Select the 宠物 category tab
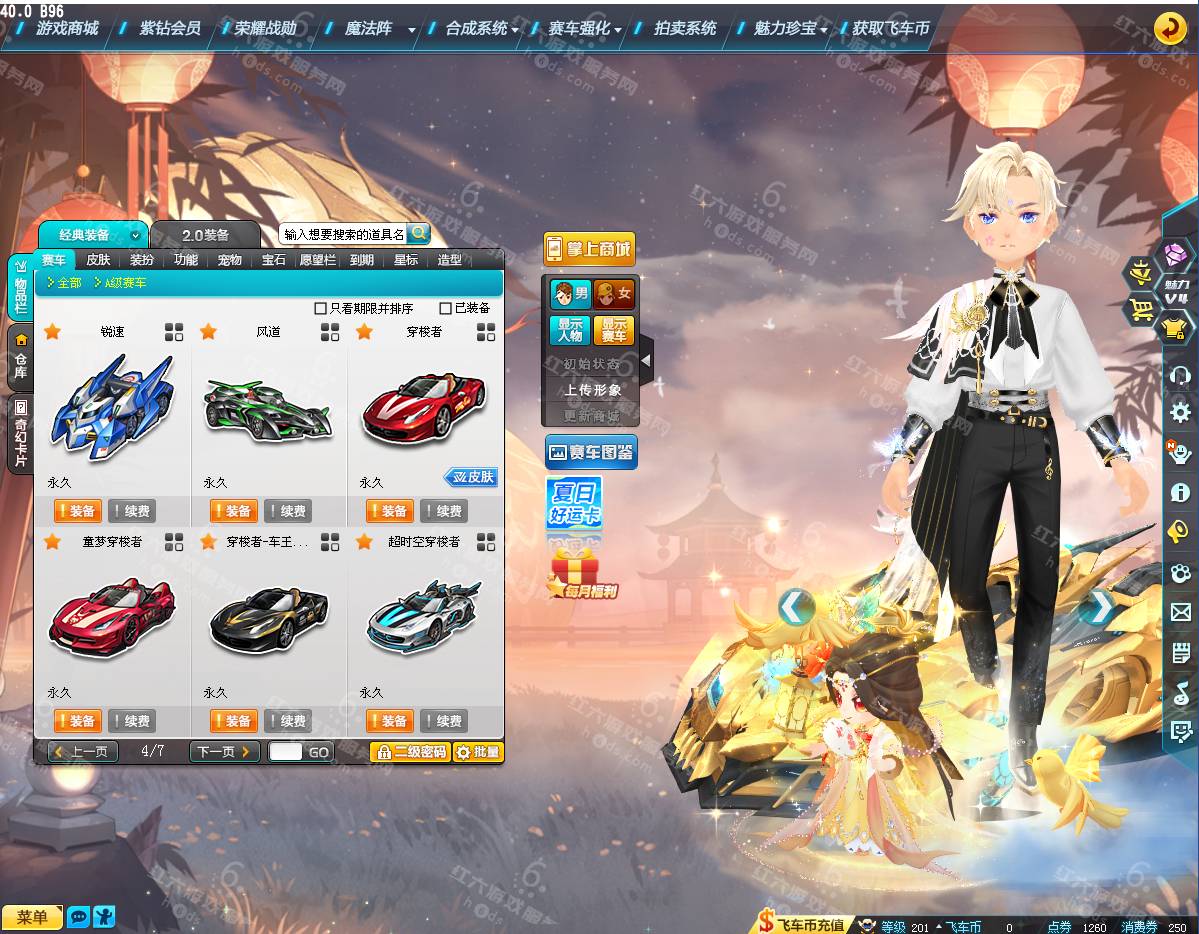 (x=229, y=260)
